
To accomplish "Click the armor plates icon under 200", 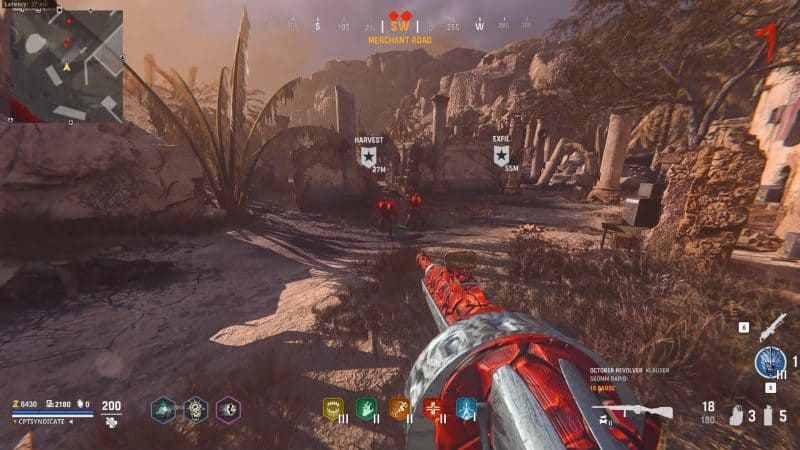I will tap(110, 422).
